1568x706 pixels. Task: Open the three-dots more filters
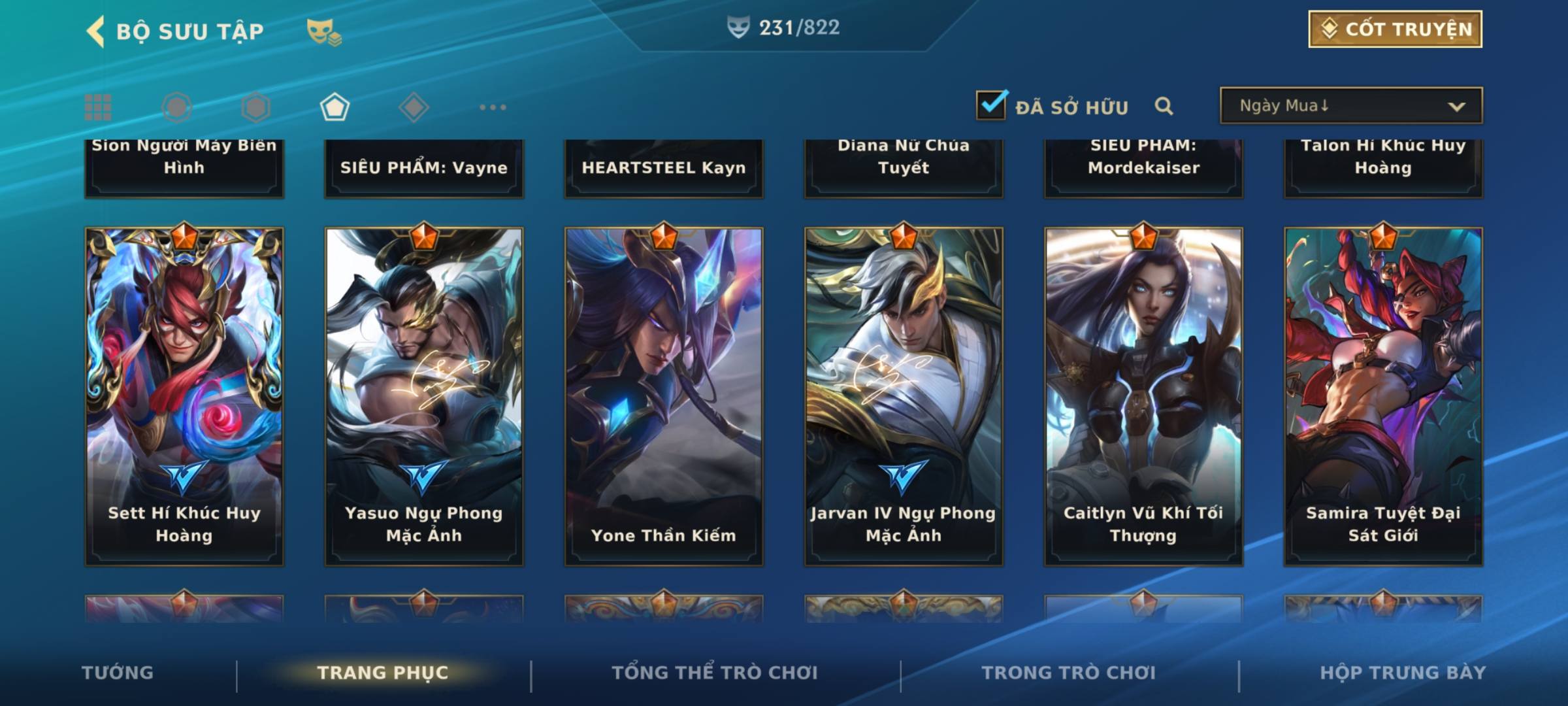[493, 107]
